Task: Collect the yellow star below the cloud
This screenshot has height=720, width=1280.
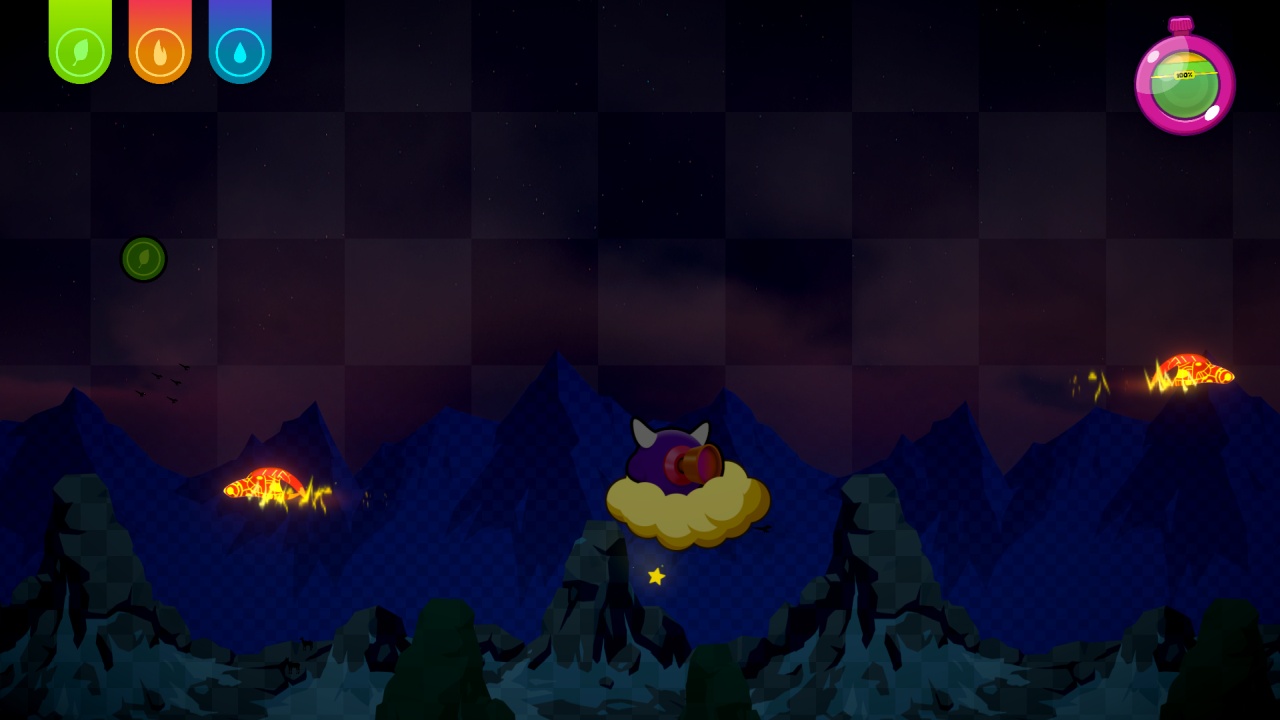Action: (x=657, y=576)
